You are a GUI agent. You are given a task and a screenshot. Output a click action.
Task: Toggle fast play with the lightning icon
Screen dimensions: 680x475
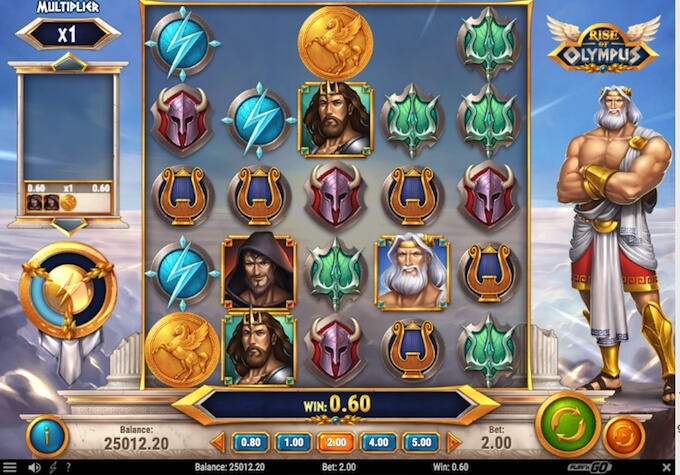tap(50, 467)
